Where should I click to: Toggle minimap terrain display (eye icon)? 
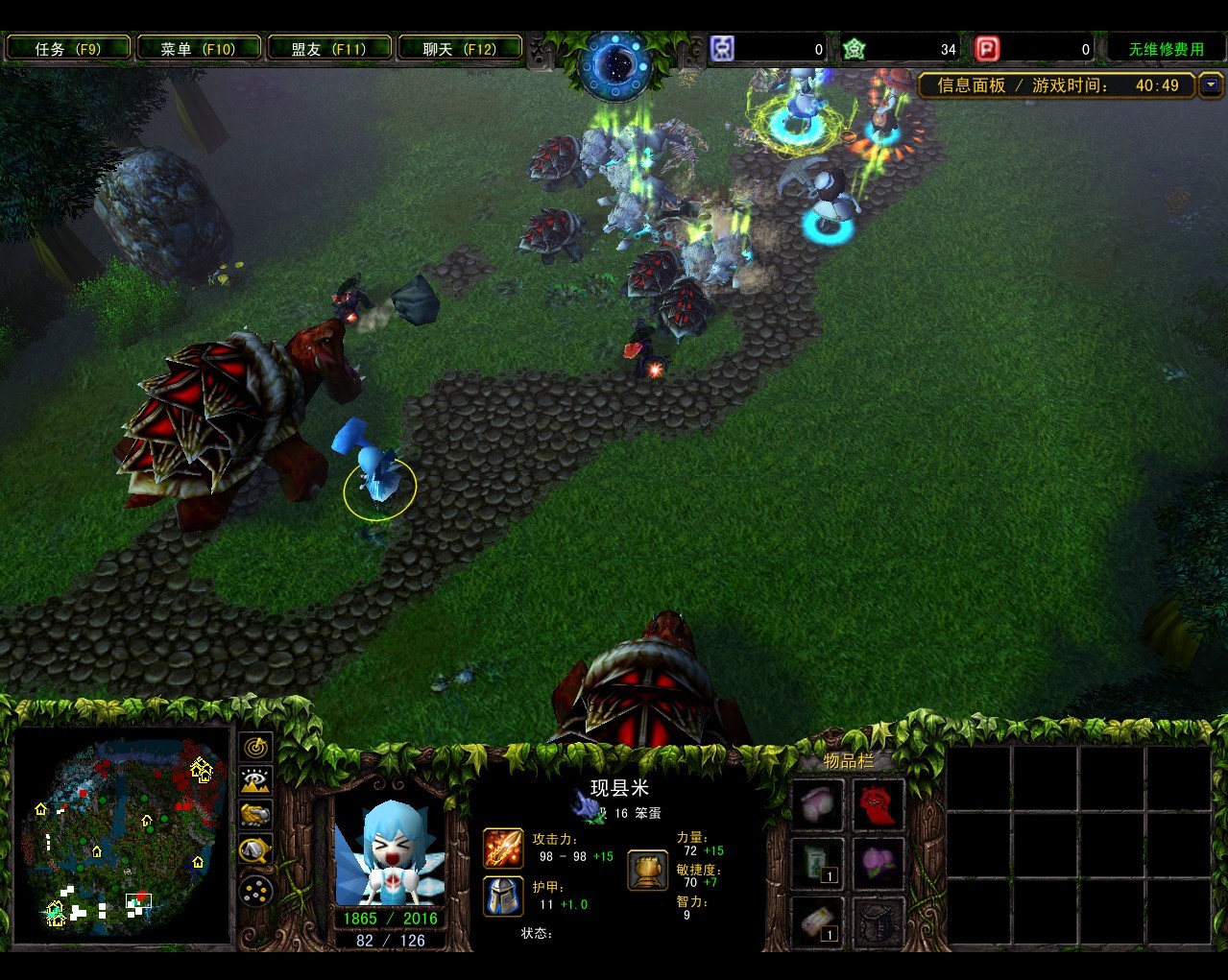(x=256, y=781)
